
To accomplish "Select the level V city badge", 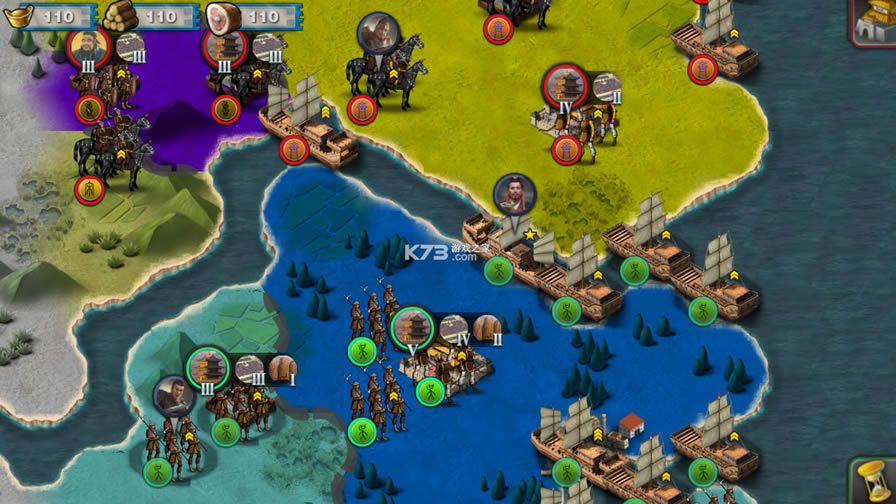I will coord(411,328).
